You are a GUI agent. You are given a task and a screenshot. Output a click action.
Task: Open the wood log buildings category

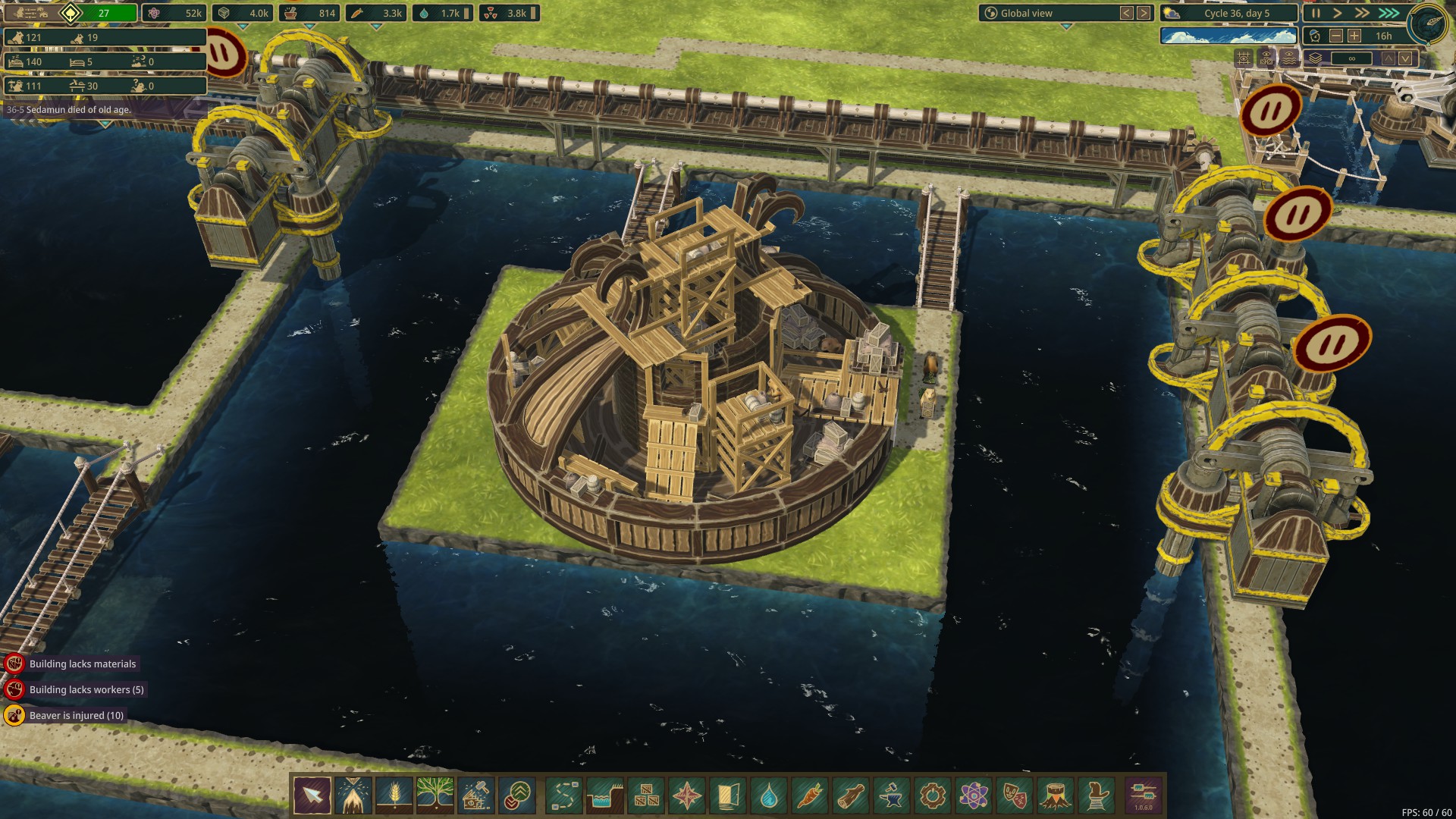850,795
